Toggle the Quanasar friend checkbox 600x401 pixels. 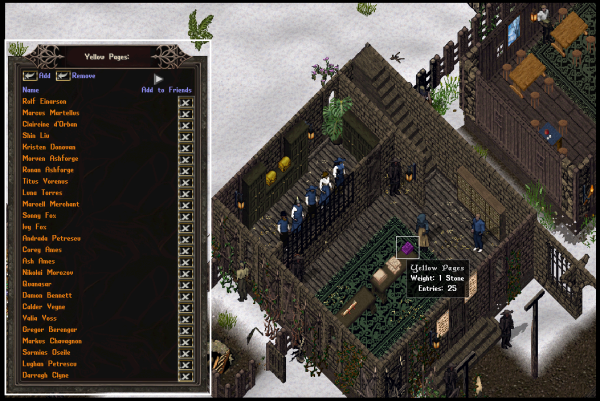pos(185,283)
